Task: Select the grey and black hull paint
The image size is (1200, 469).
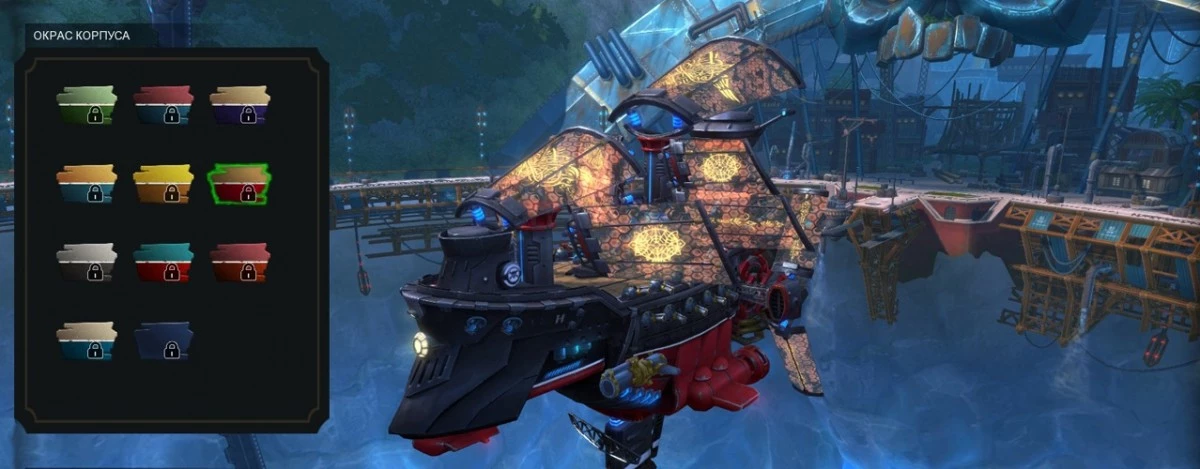Action: (x=87, y=262)
